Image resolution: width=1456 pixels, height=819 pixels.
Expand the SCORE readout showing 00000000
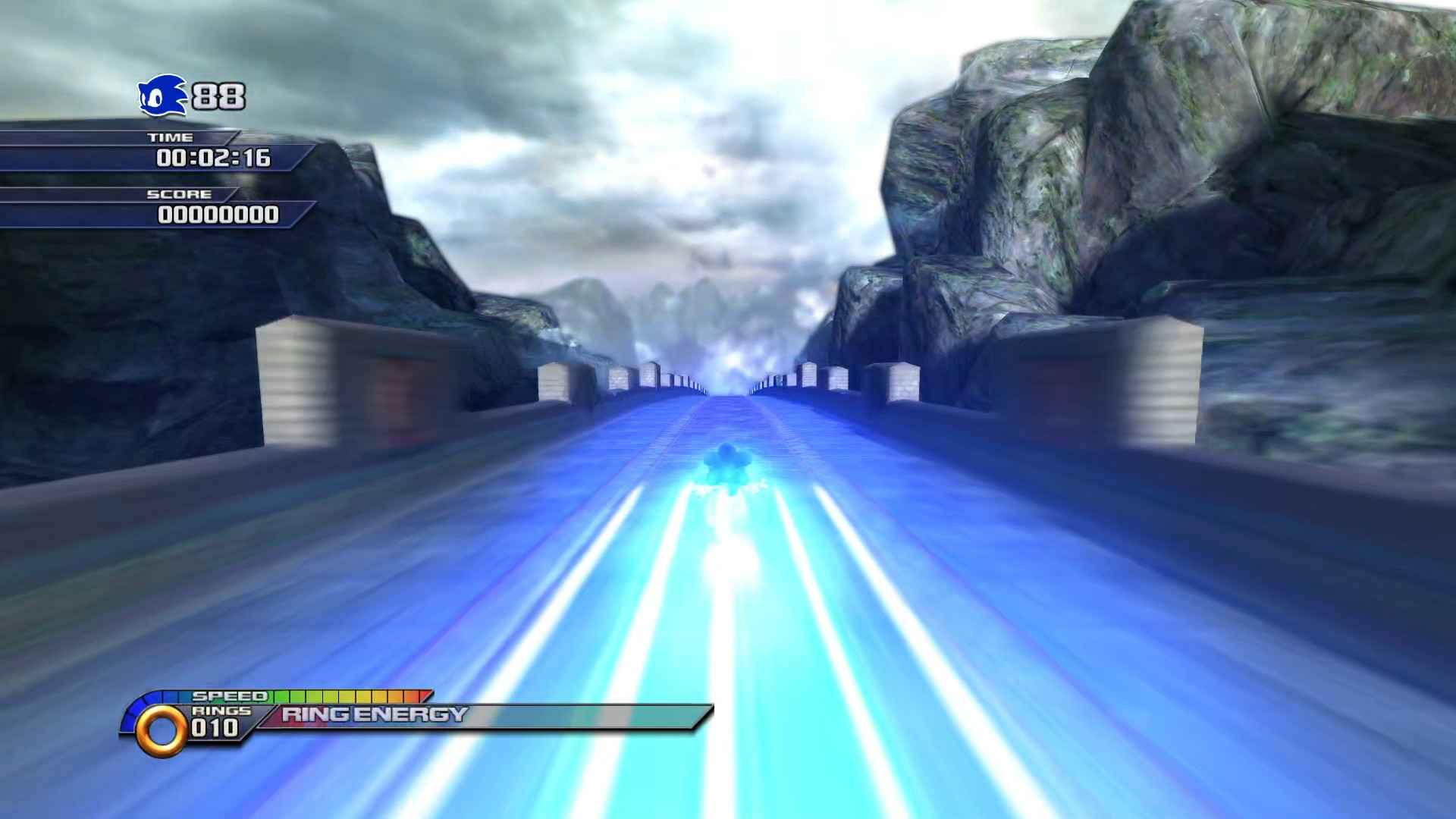(218, 216)
